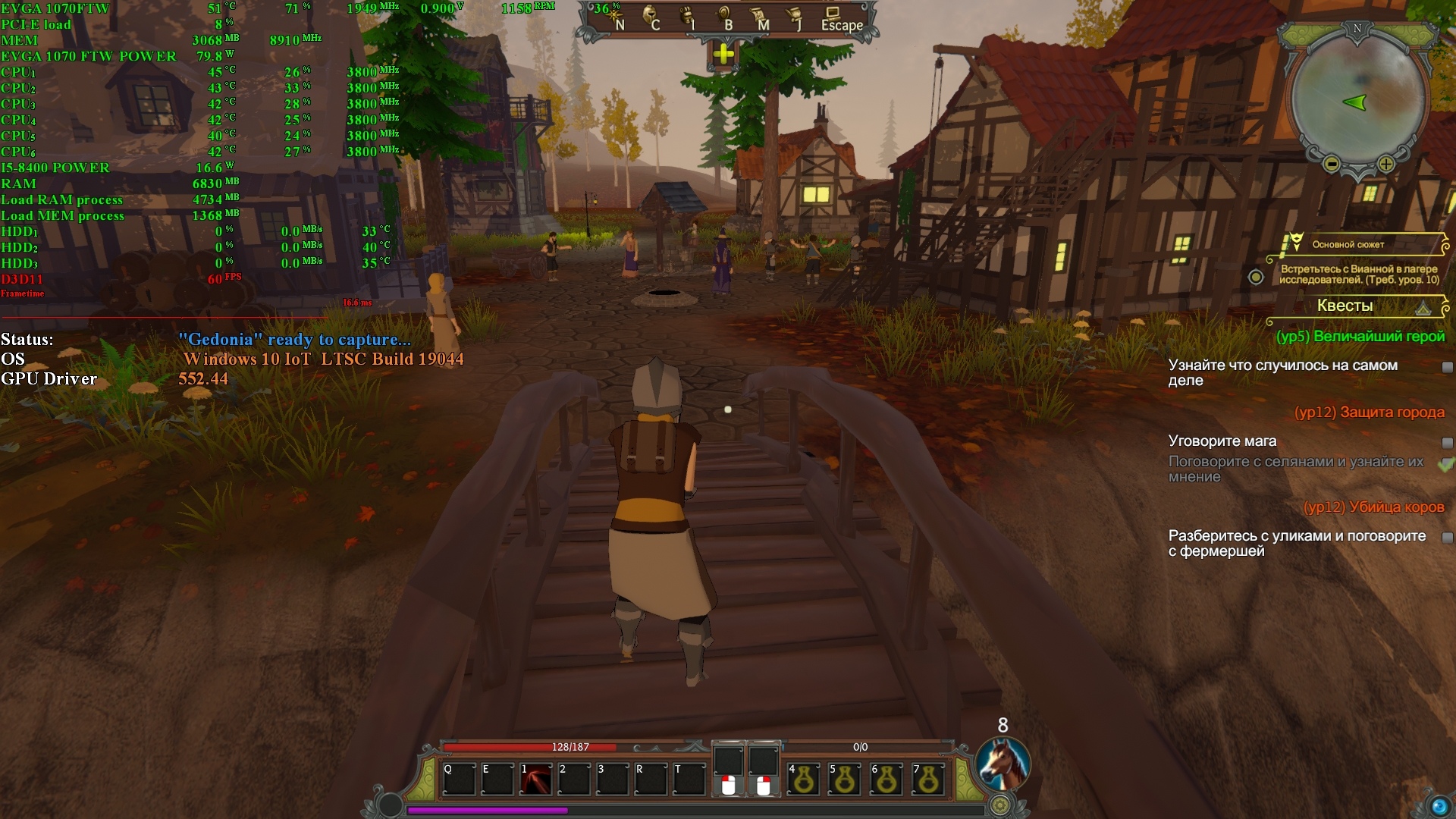Screen dimensions: 1456x819
Task: Select the Защита города quest
Action: [1369, 413]
